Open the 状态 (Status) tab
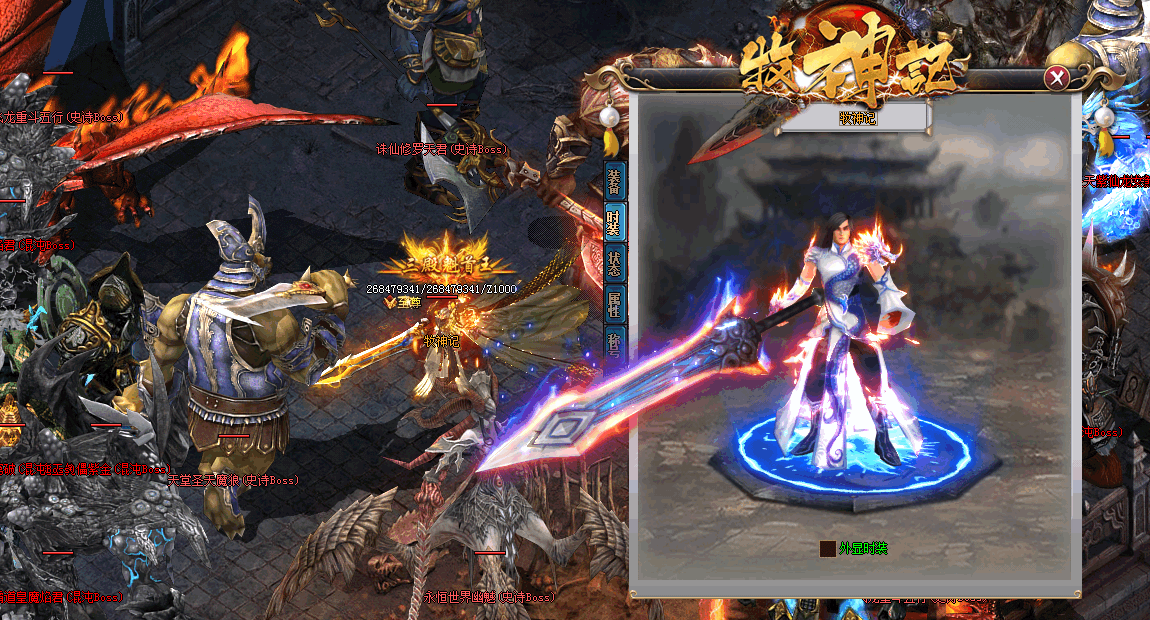 point(614,263)
